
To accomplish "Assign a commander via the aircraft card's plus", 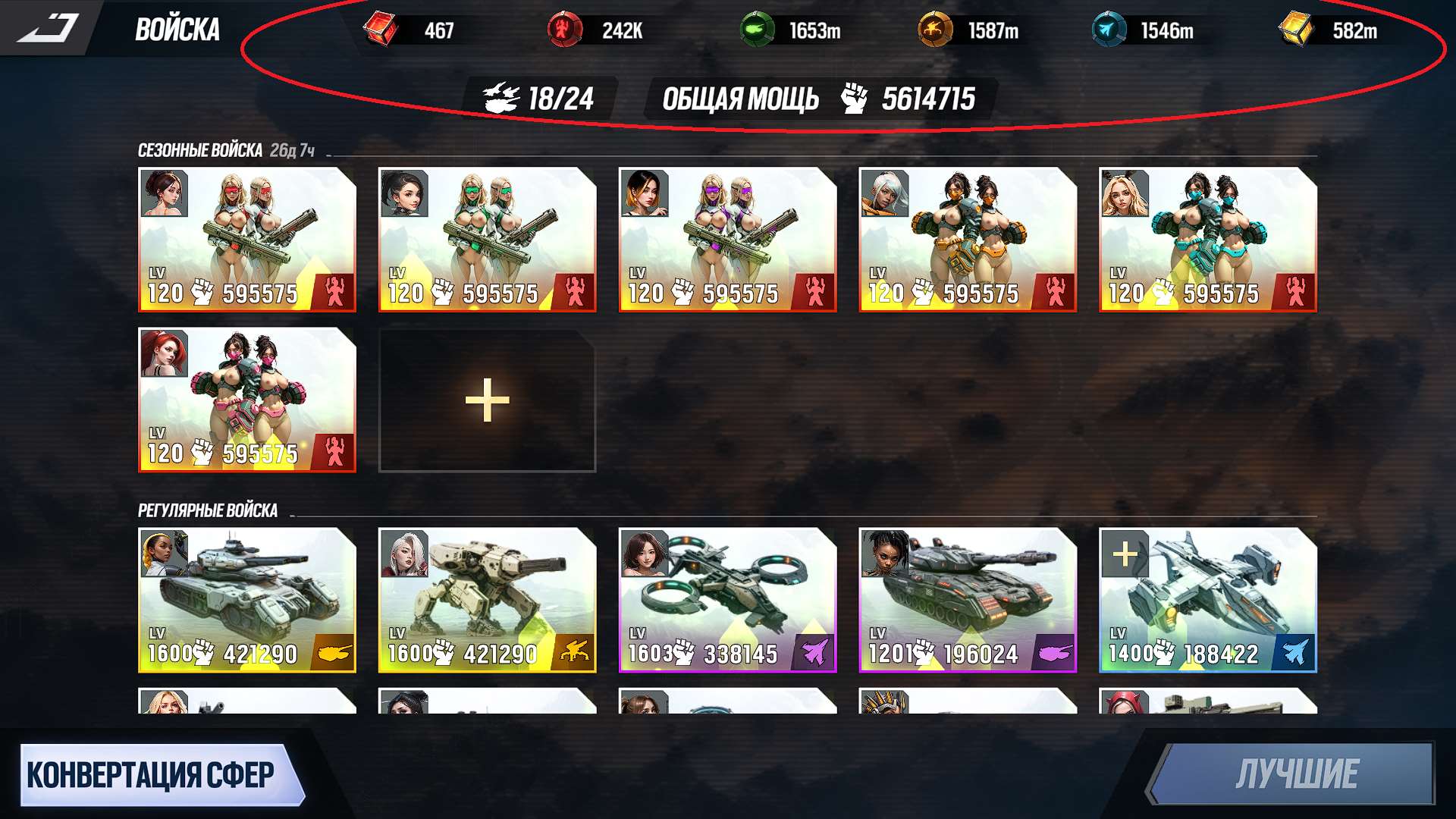I will tap(1125, 554).
